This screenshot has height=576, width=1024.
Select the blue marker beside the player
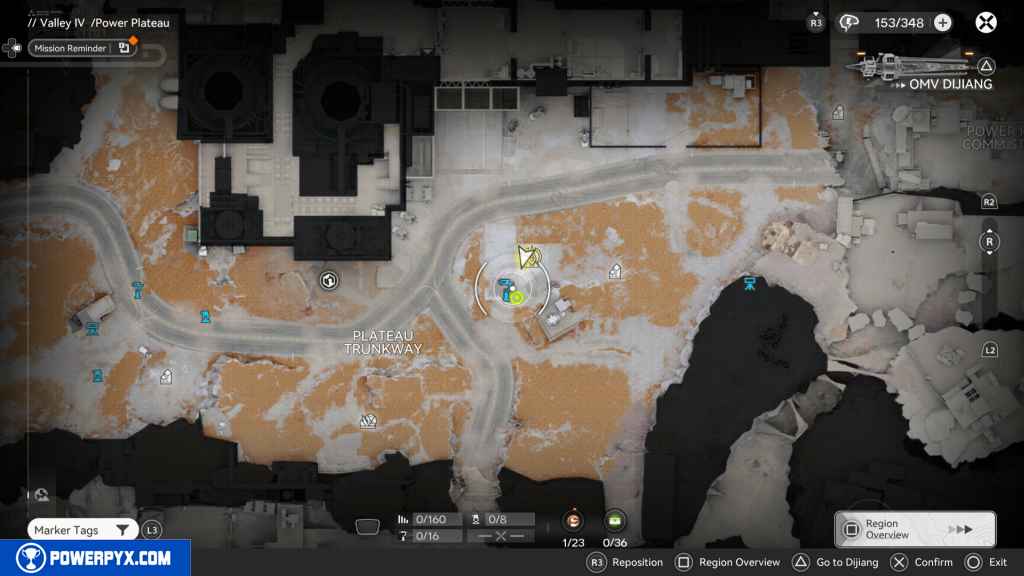[x=506, y=290]
